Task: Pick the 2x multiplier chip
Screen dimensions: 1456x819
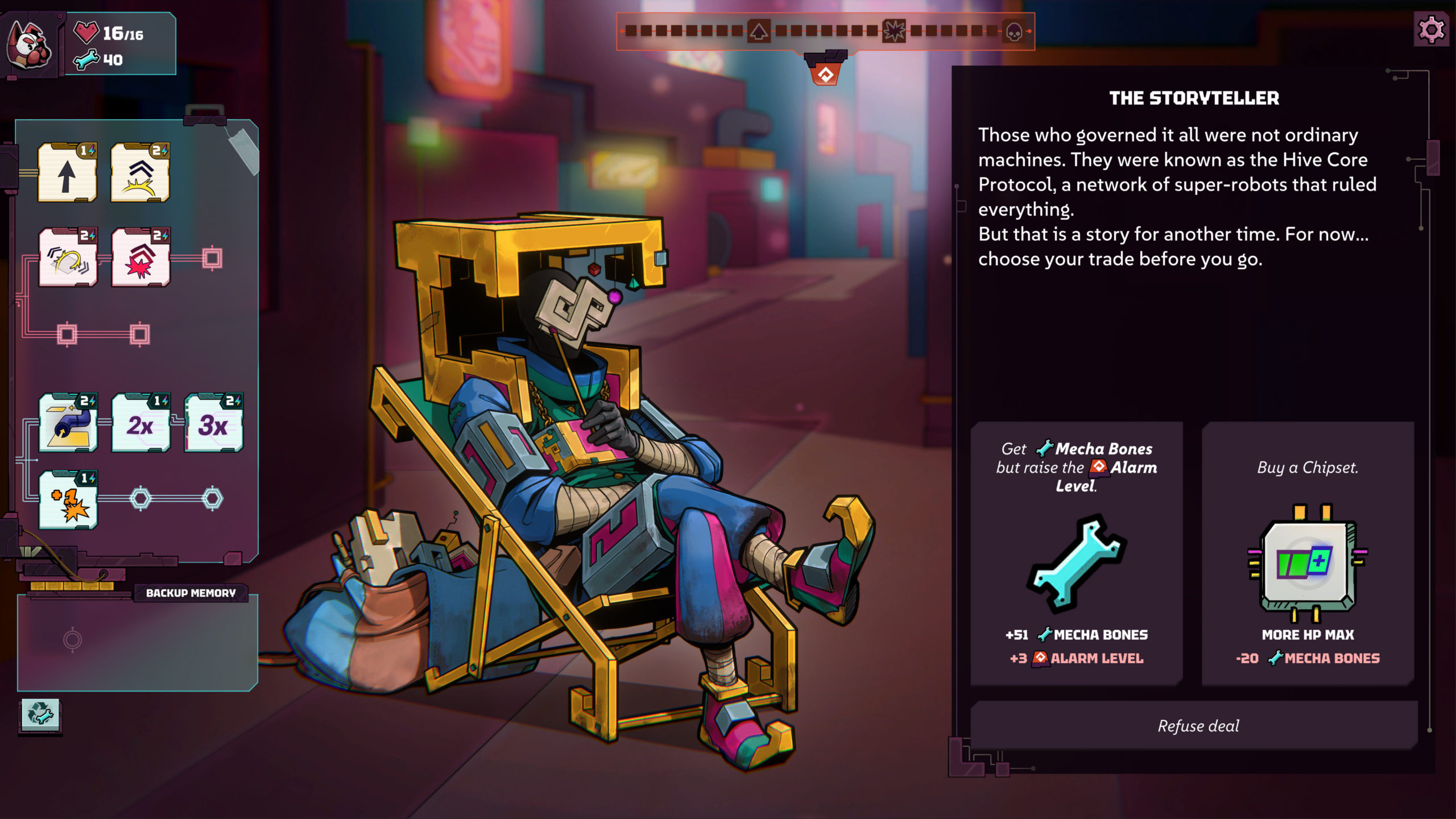Action: pos(140,424)
